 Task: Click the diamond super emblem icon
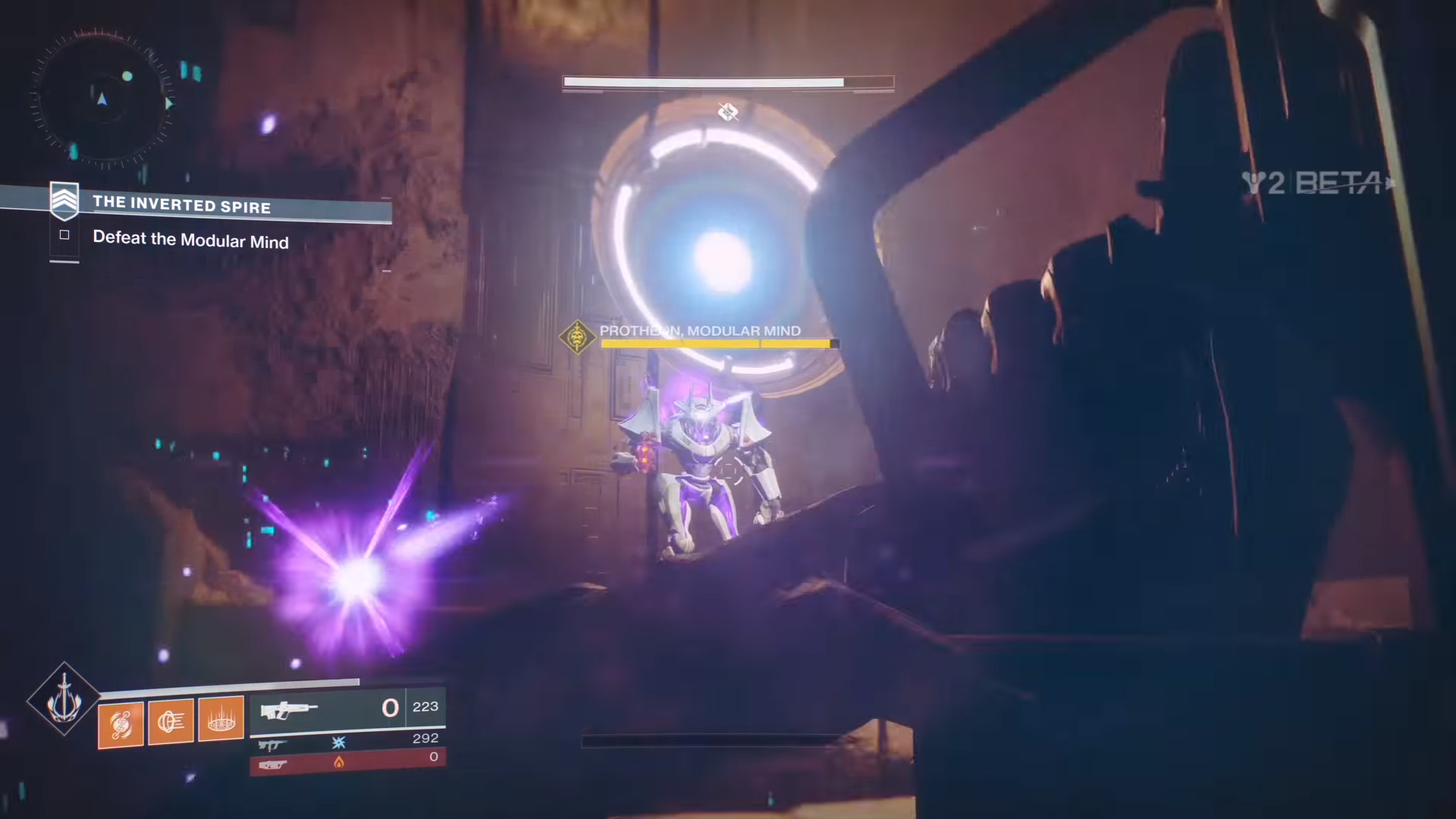(x=64, y=701)
